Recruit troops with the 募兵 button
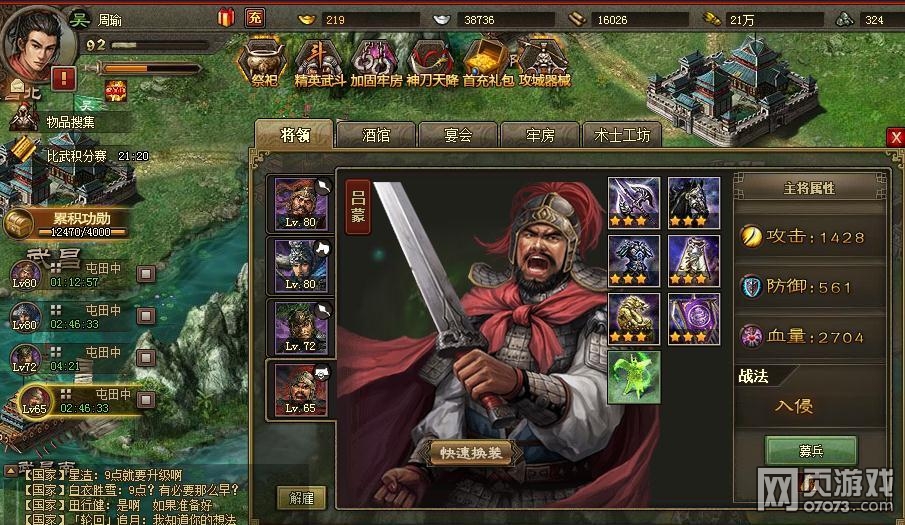 pos(811,451)
